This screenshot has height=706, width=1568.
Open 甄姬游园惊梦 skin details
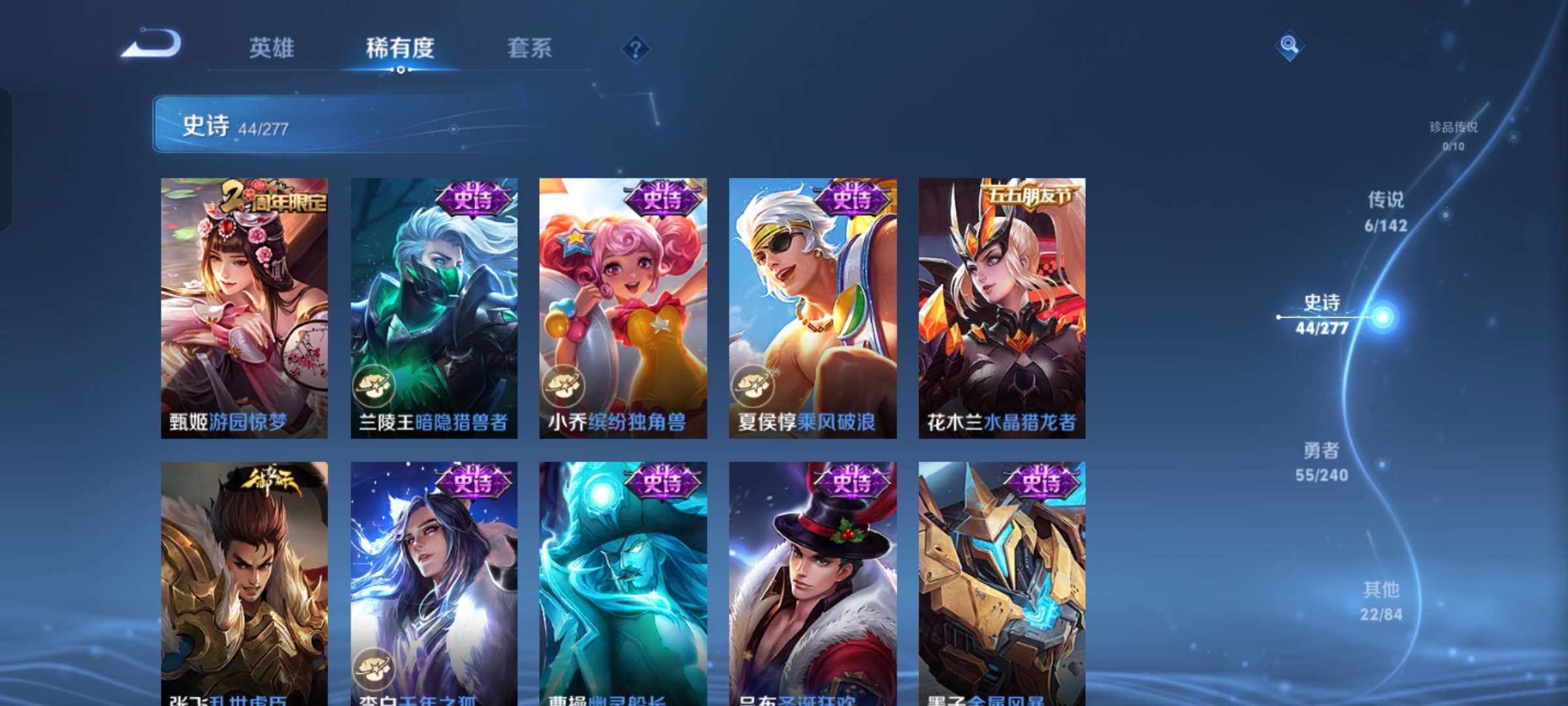pyautogui.click(x=245, y=307)
